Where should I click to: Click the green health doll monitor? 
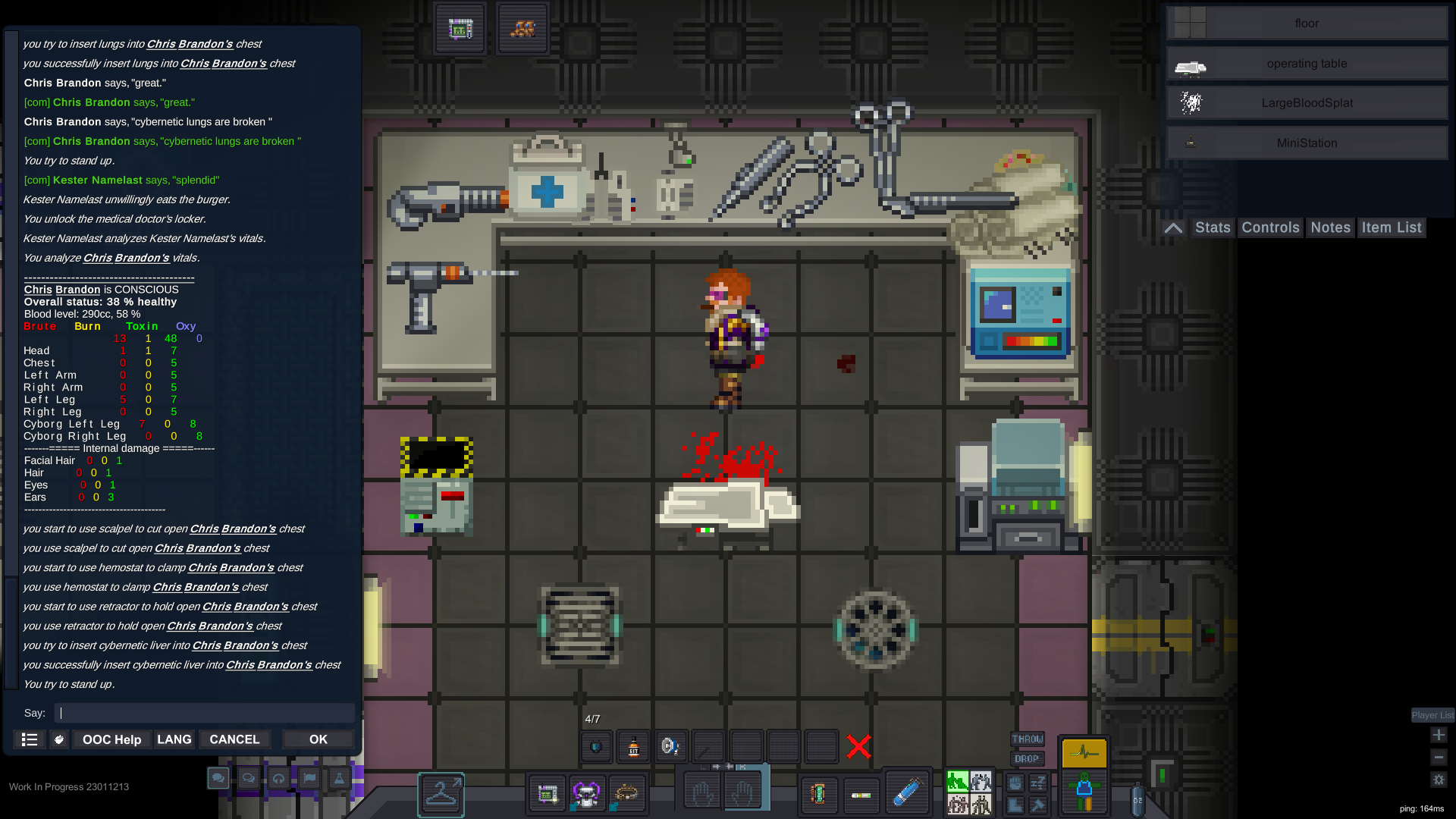click(1084, 789)
